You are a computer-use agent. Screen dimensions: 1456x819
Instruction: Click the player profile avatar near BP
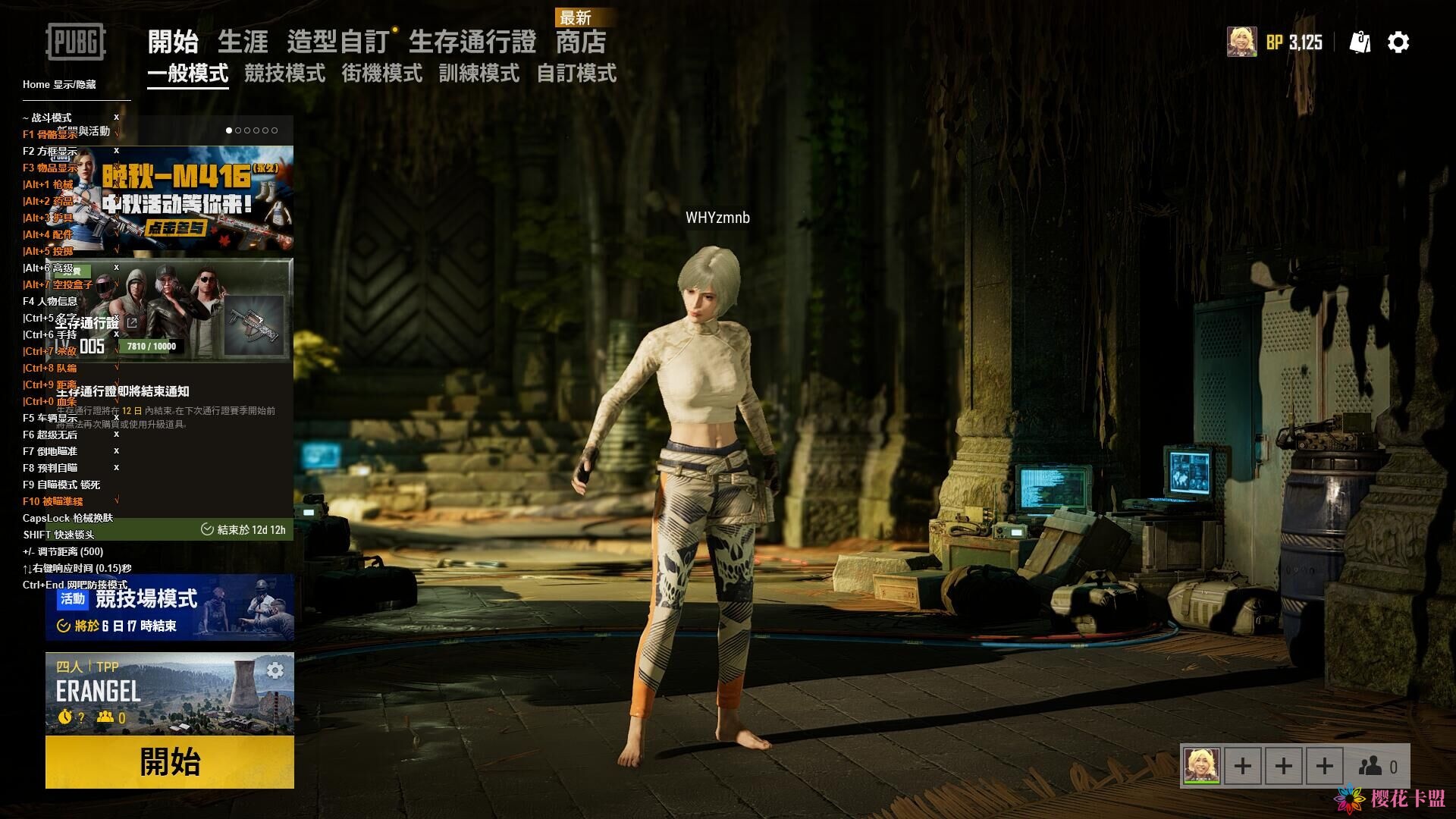[x=1241, y=42]
